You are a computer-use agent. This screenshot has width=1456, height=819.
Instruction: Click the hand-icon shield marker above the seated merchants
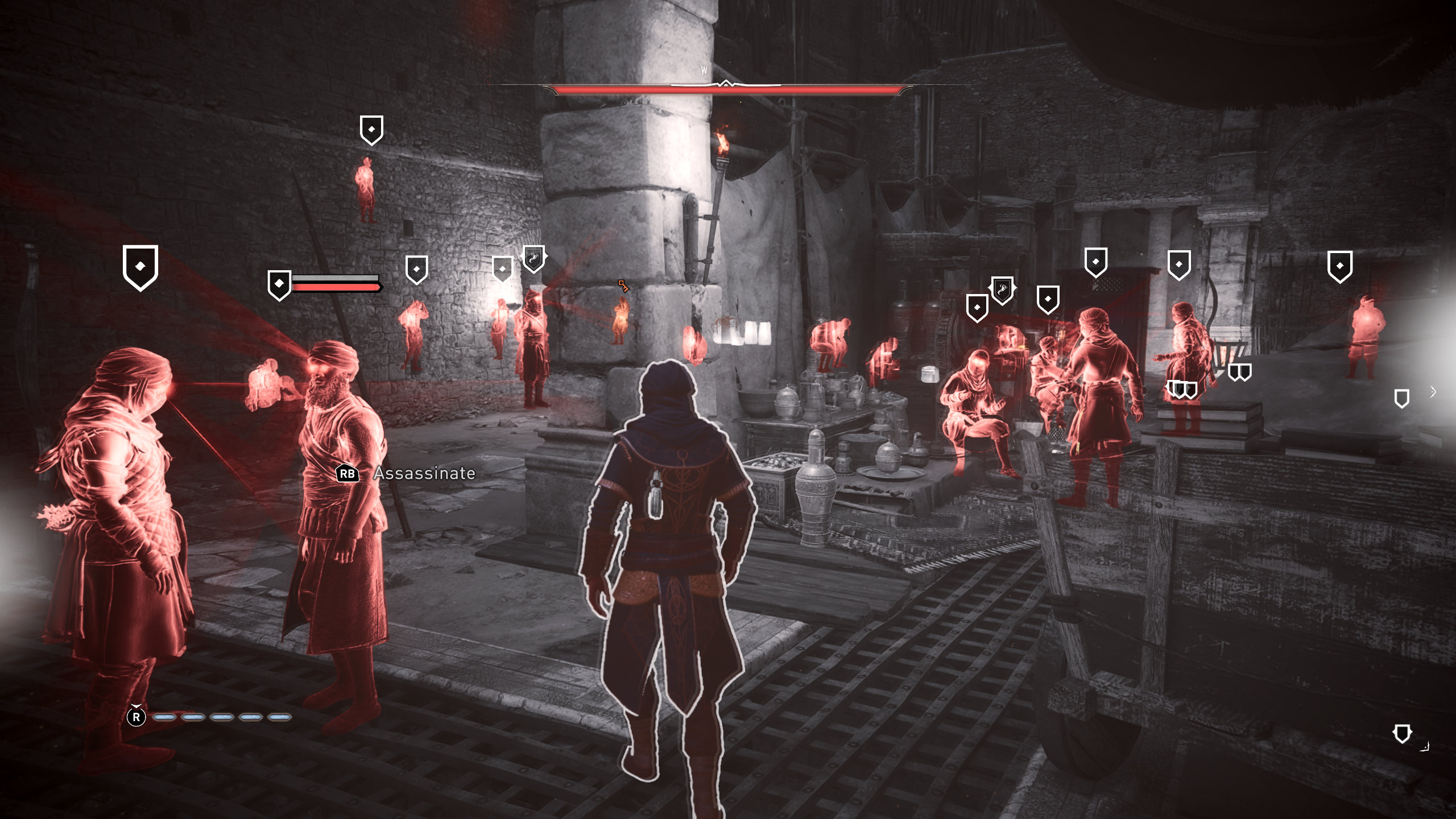coord(1002,290)
